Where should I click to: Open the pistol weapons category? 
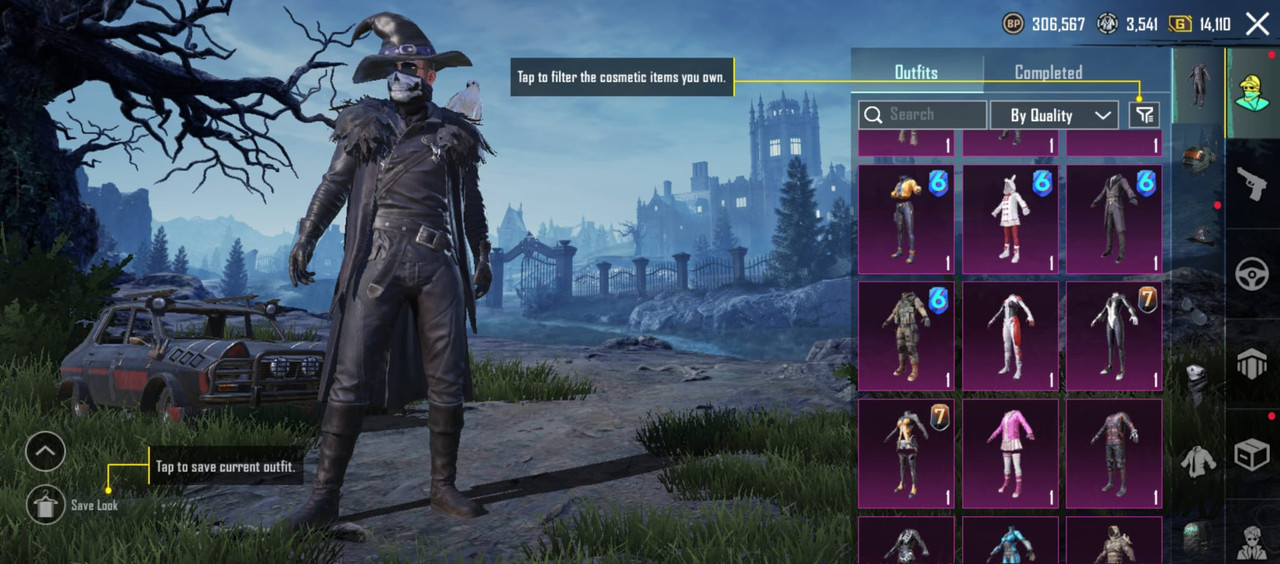coord(1252,184)
